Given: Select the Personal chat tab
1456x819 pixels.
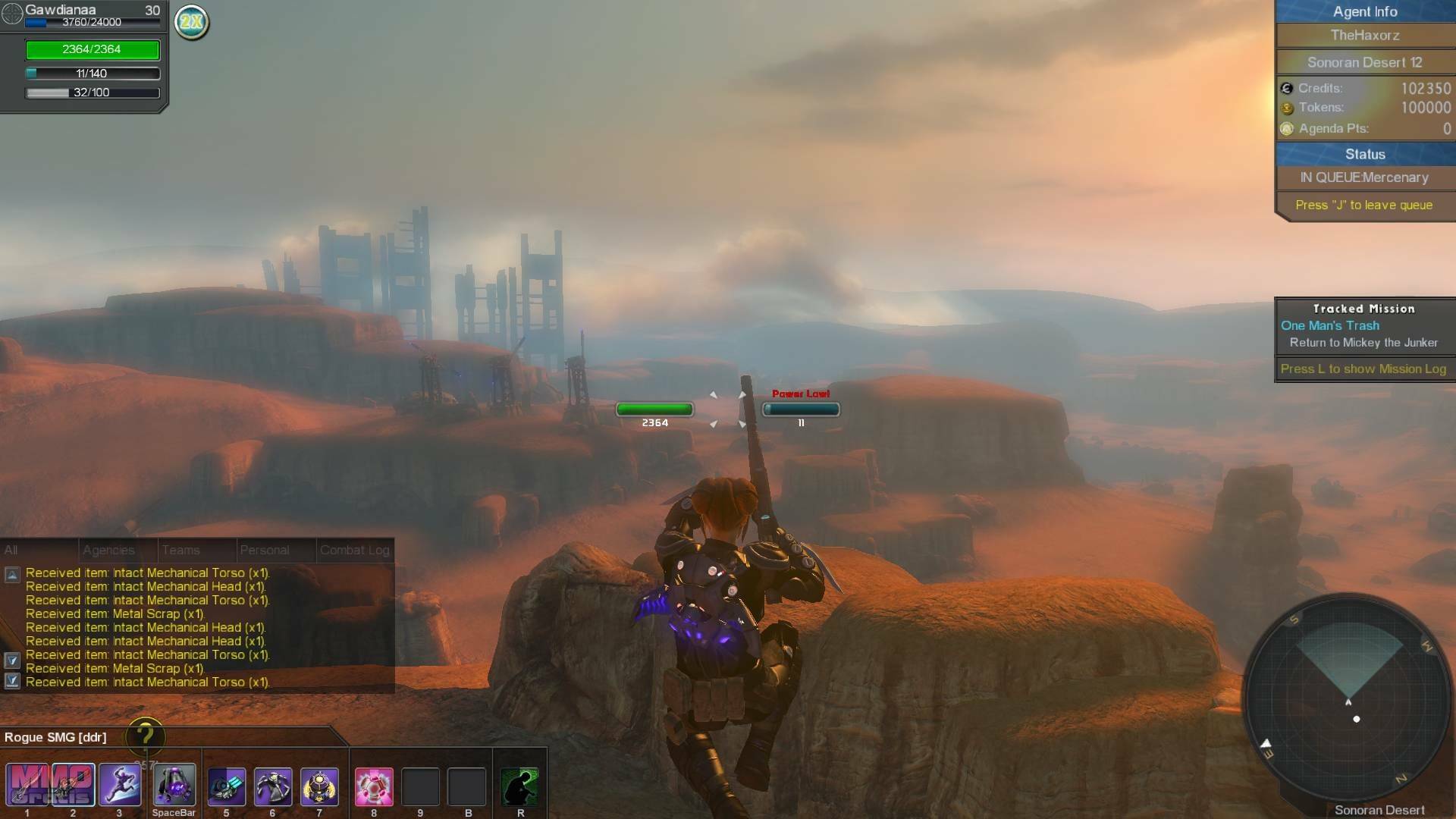Looking at the screenshot, I should (x=264, y=551).
